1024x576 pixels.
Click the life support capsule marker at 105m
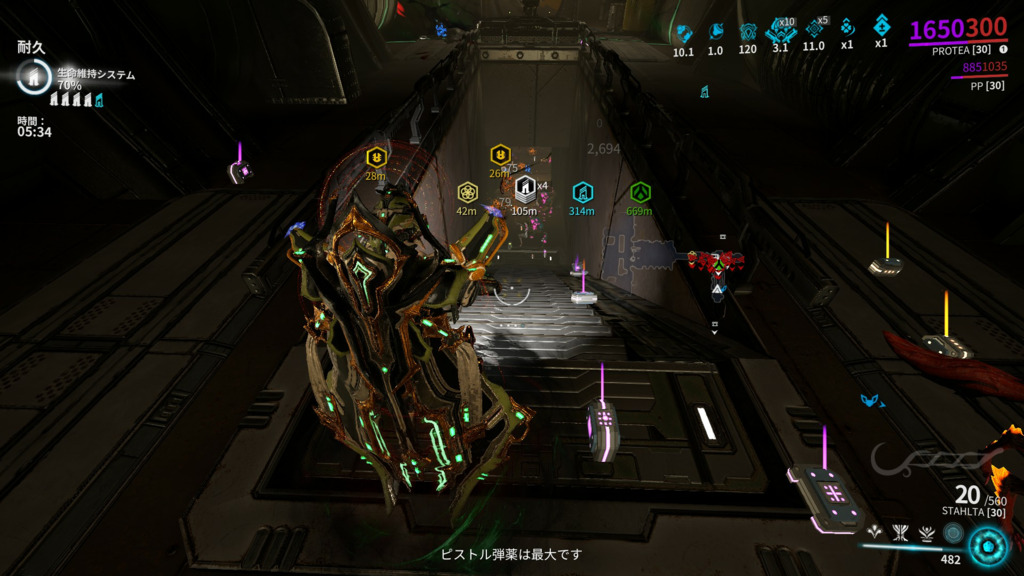point(524,189)
